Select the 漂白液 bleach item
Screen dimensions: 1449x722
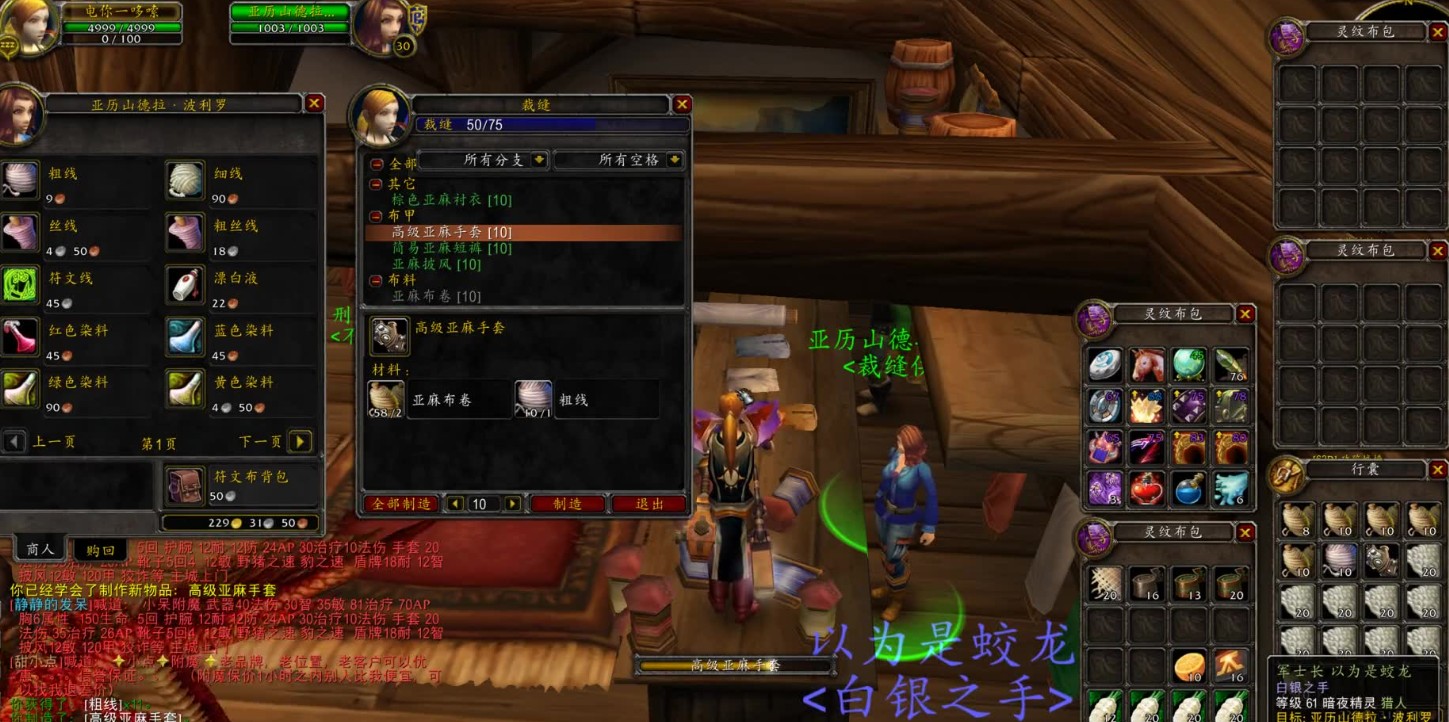pyautogui.click(x=184, y=281)
